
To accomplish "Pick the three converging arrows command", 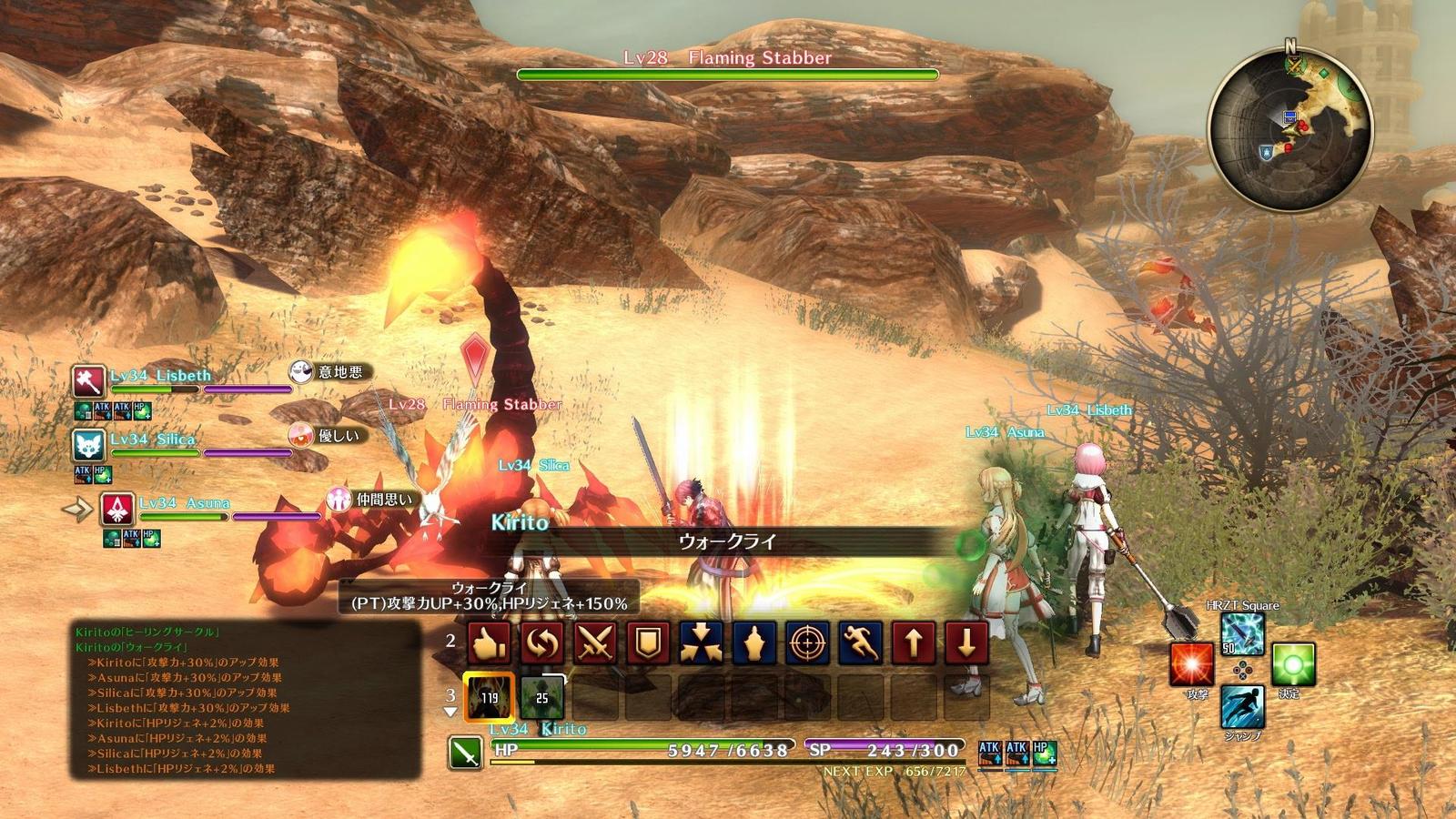I will pyautogui.click(x=702, y=643).
